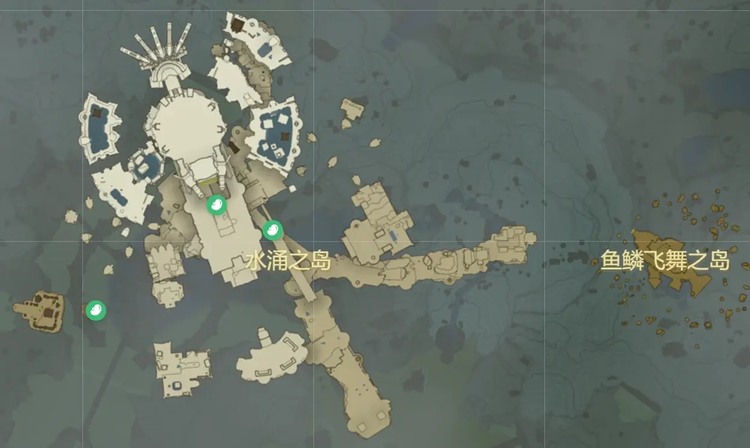Select the 水涌之岛 island label

[288, 262]
